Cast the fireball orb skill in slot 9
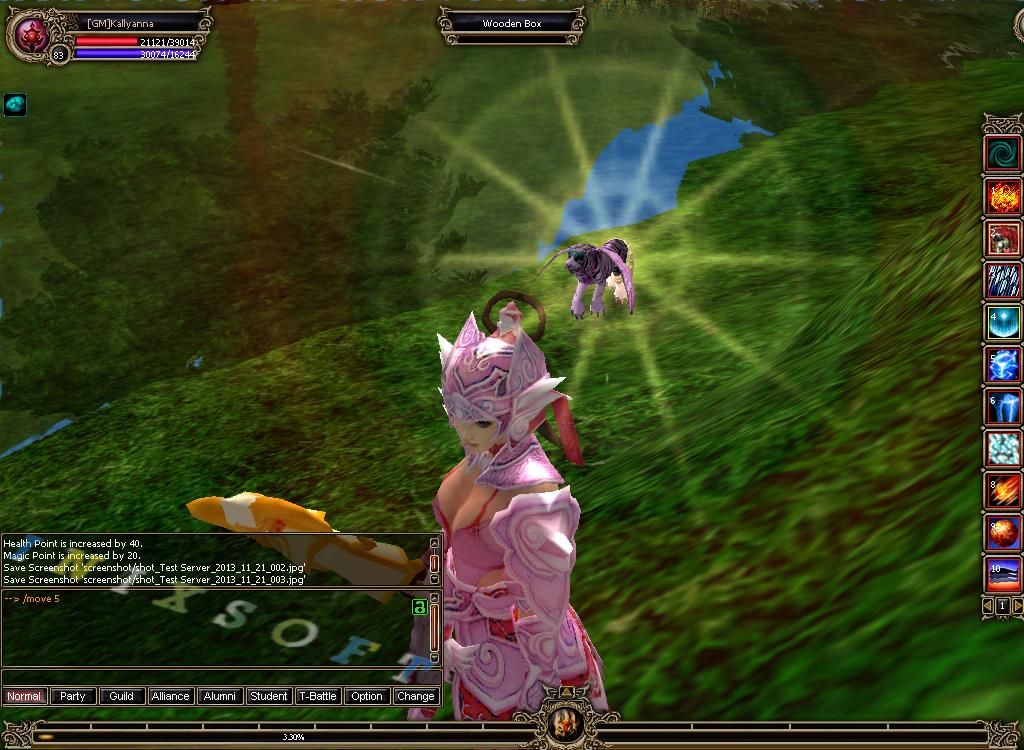Screen dimensions: 1024x750 coord(1002,533)
